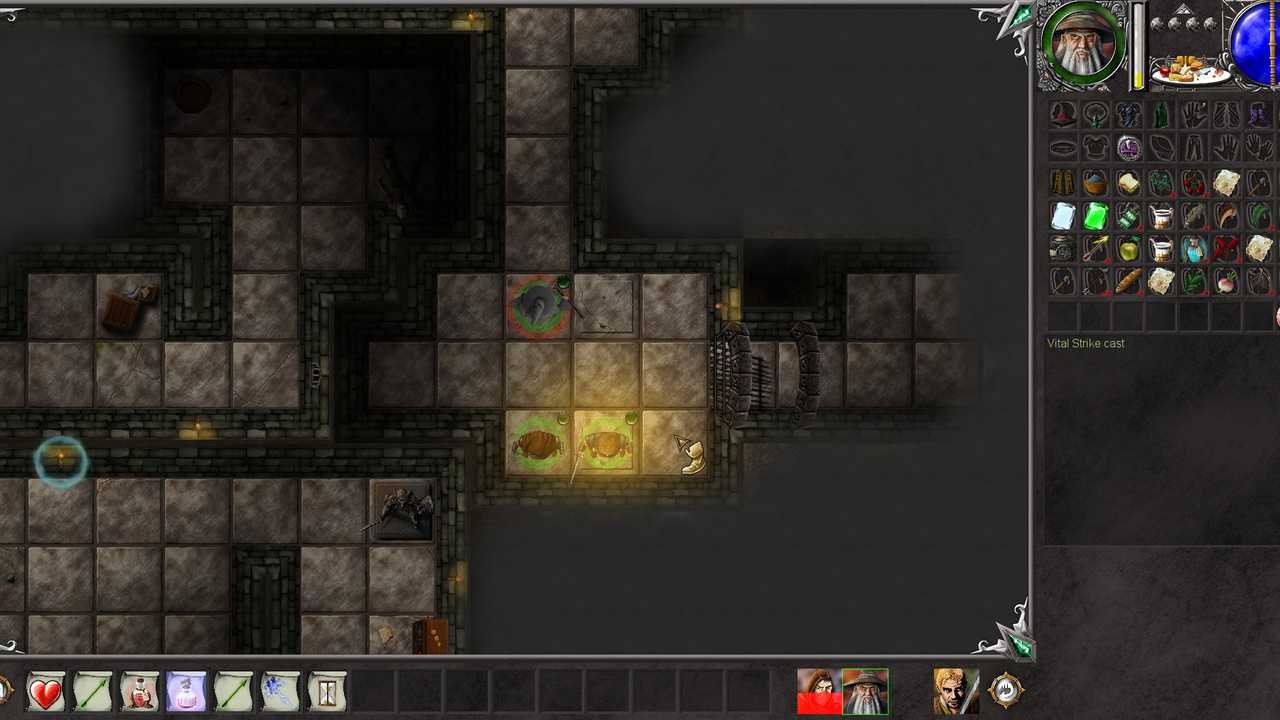1280x720 pixels.
Task: Pick the white radish inventory item
Action: point(1226,282)
